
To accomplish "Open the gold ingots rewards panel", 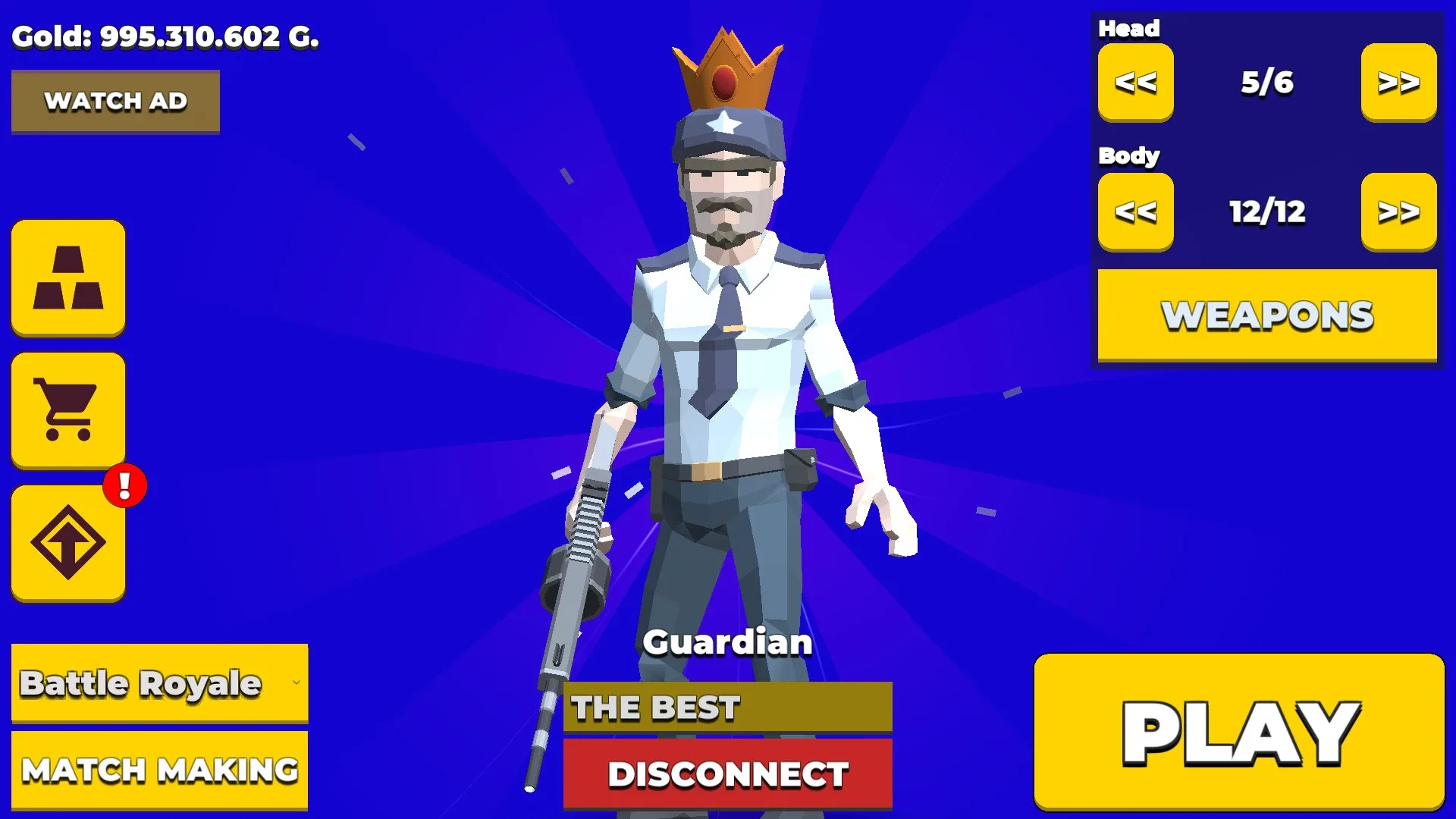I will tap(67, 278).
